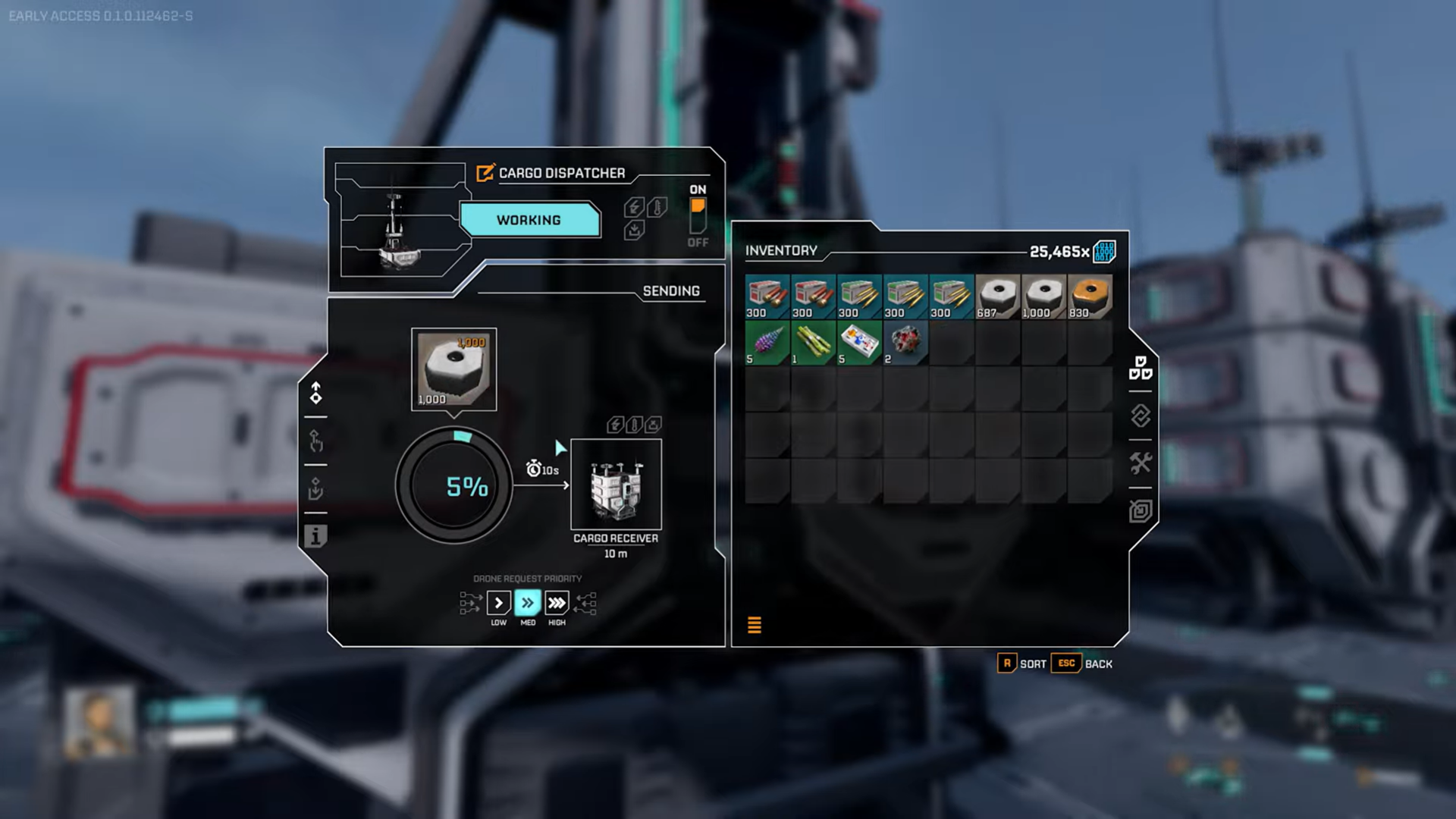Select the orange block stack of 830
The width and height of the screenshot is (1456, 819).
point(1090,297)
